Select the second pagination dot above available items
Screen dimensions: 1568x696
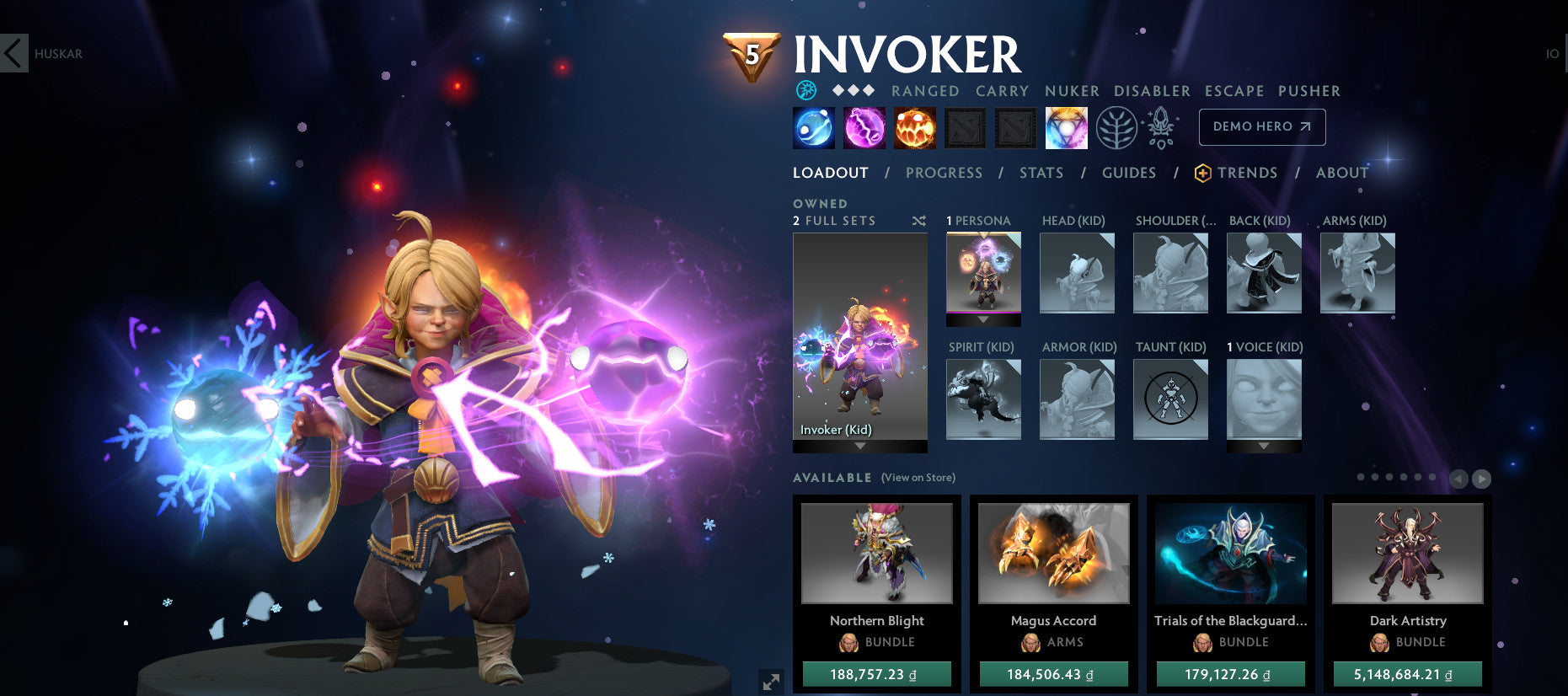tap(1375, 477)
